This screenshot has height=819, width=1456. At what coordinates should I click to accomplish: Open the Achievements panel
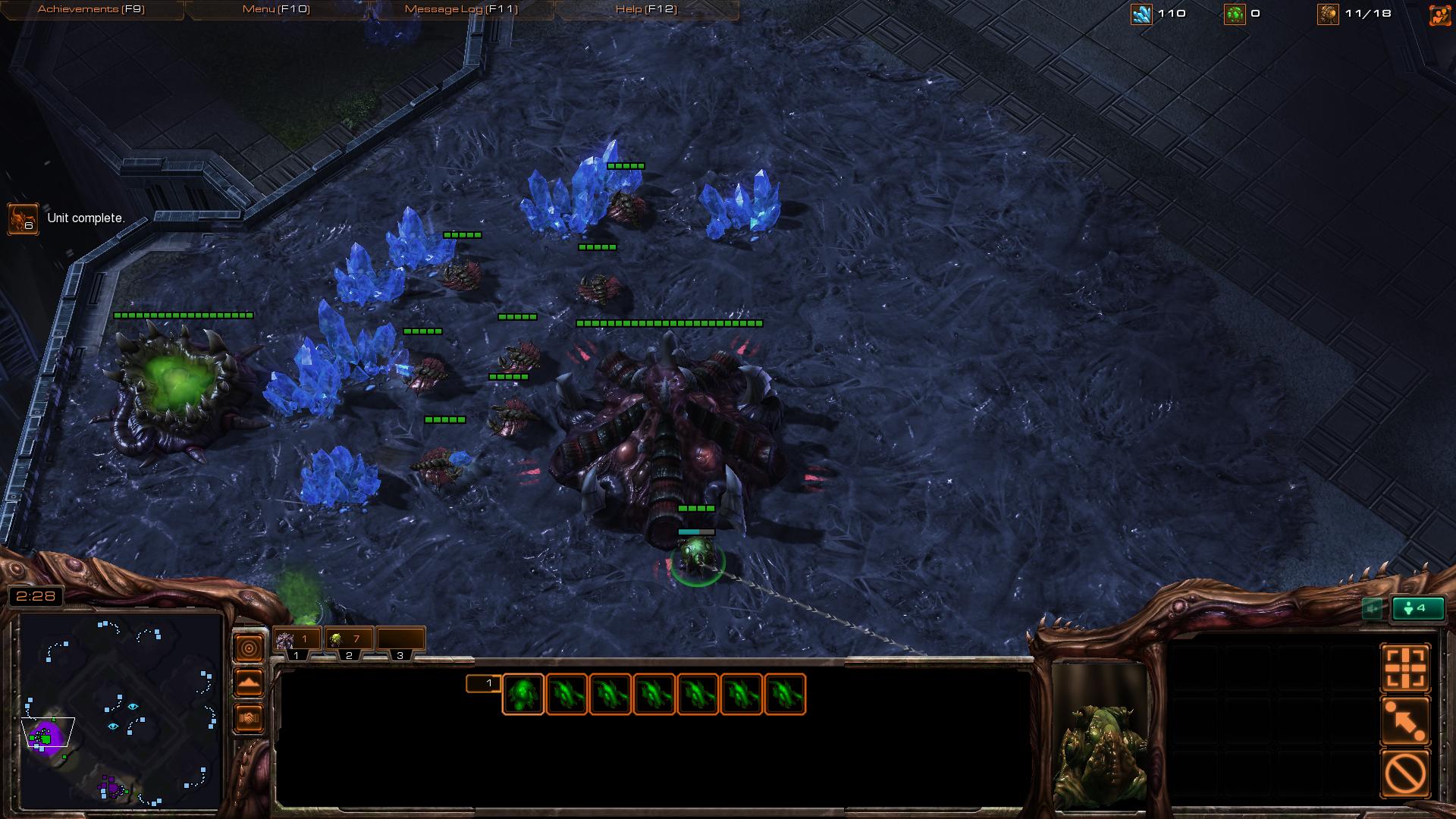[91, 9]
